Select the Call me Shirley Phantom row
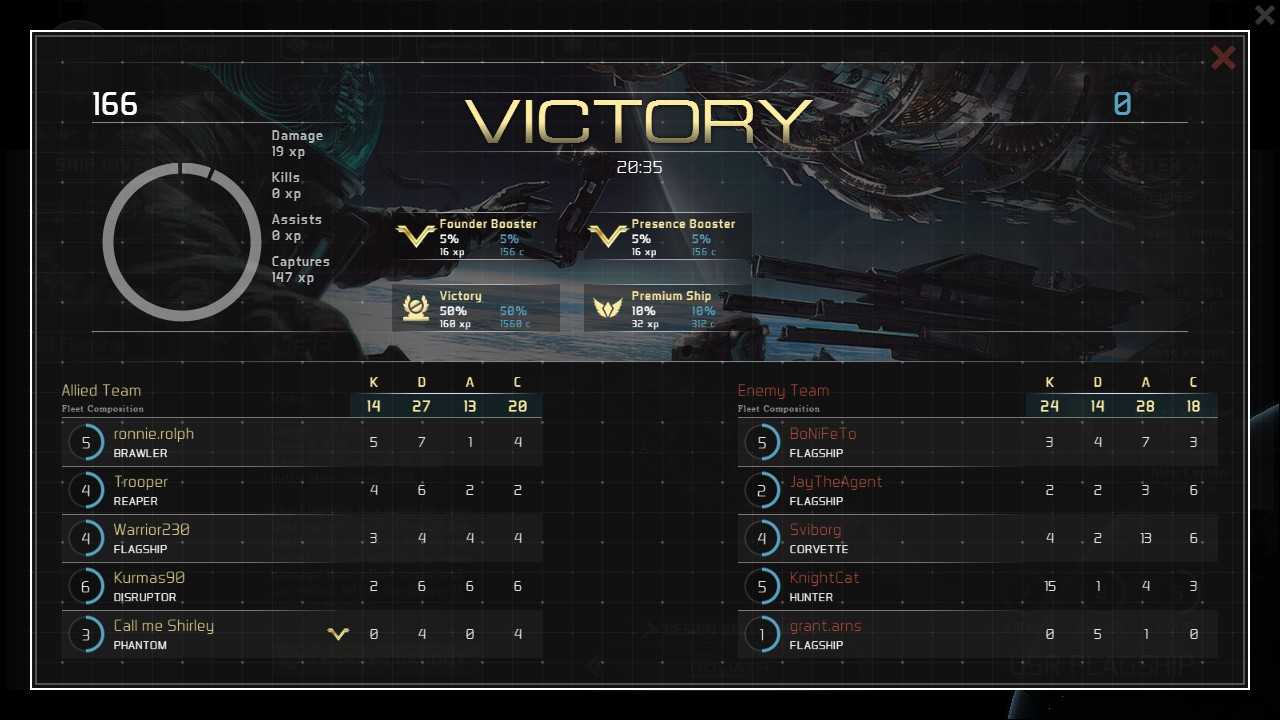Image resolution: width=1280 pixels, height=720 pixels. pyautogui.click(x=301, y=634)
